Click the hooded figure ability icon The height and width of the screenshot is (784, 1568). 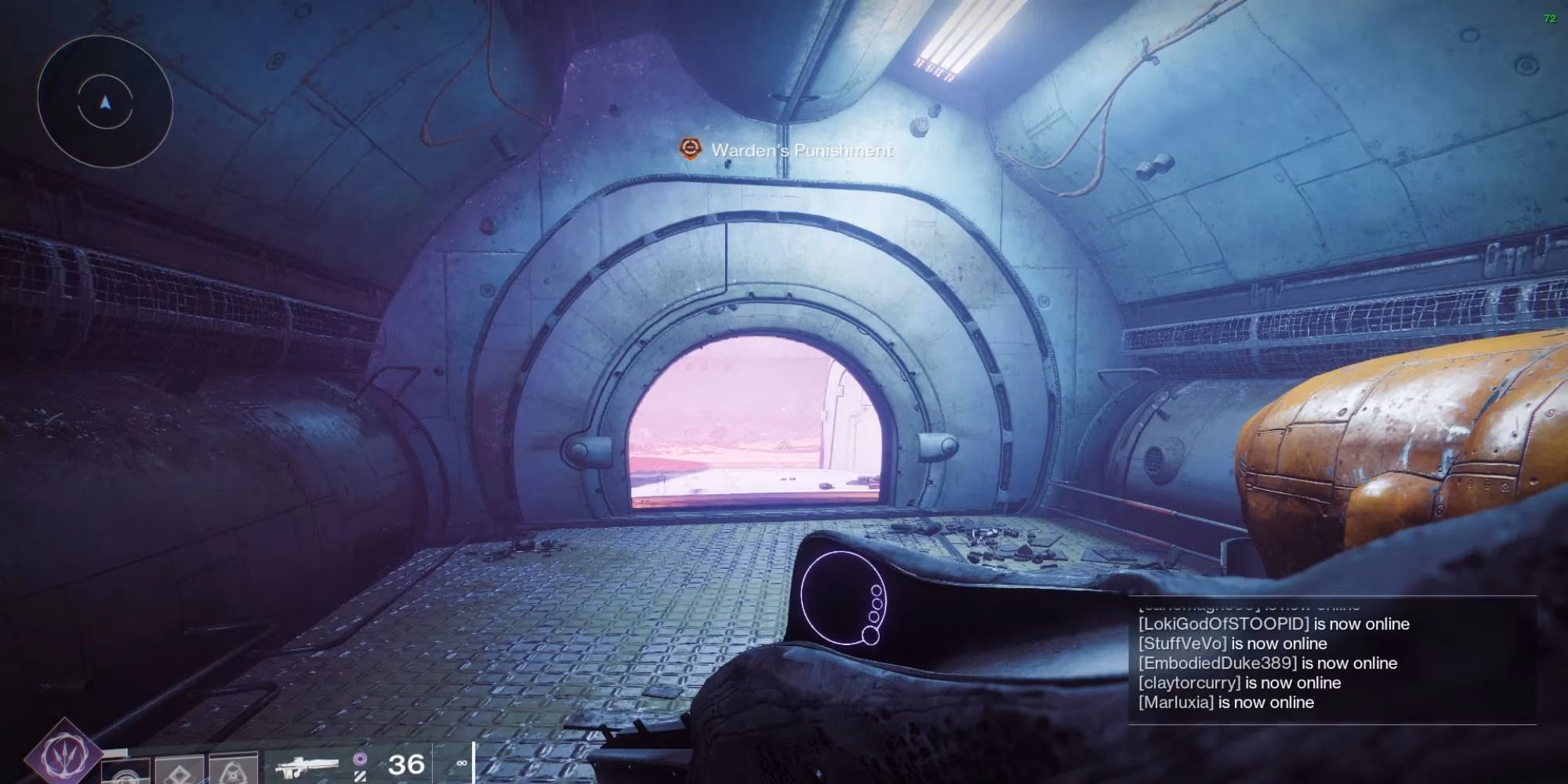click(x=234, y=770)
